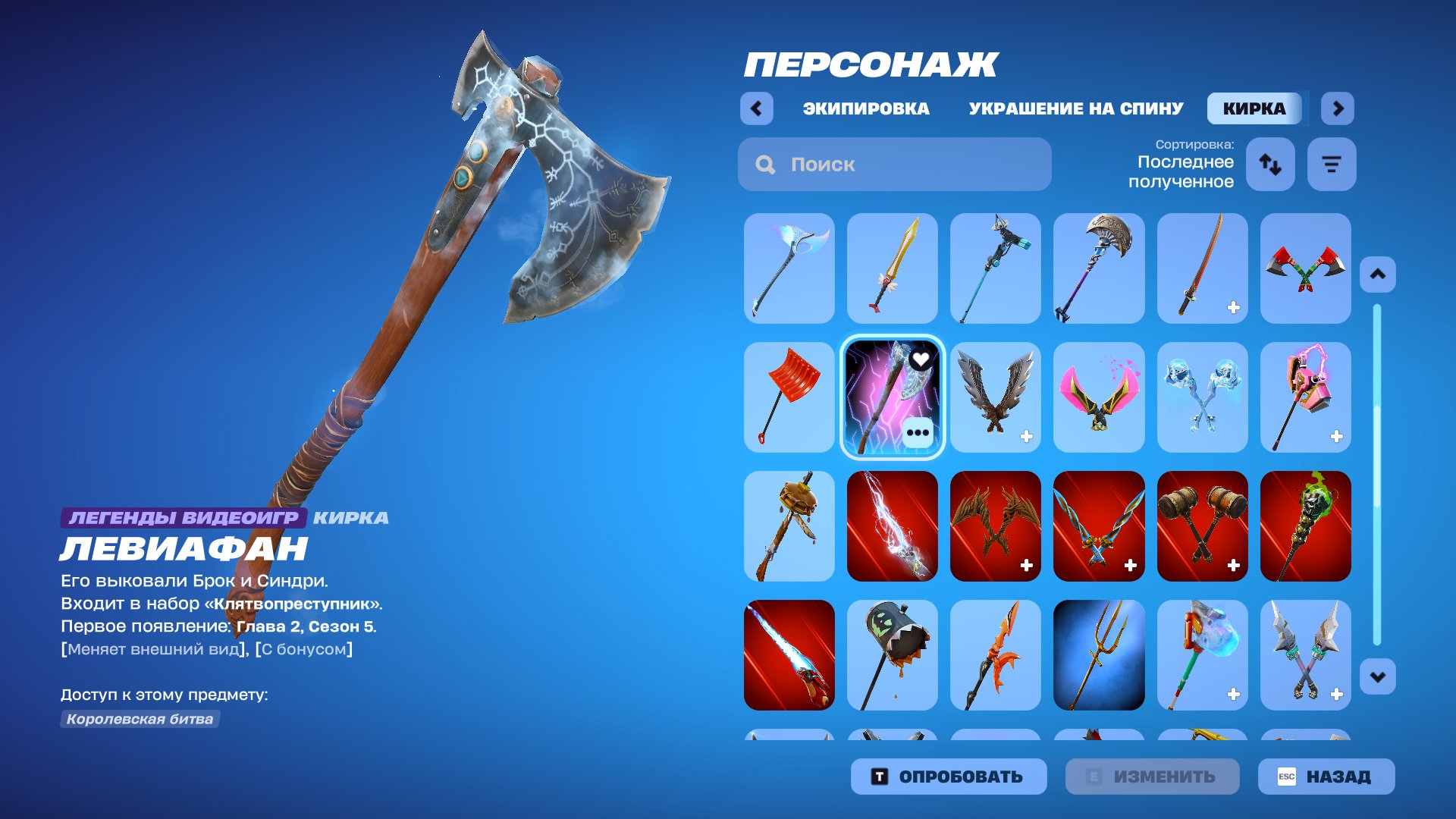
Task: Select the Leviathan axe thumbnail in the grid
Action: coord(892,397)
